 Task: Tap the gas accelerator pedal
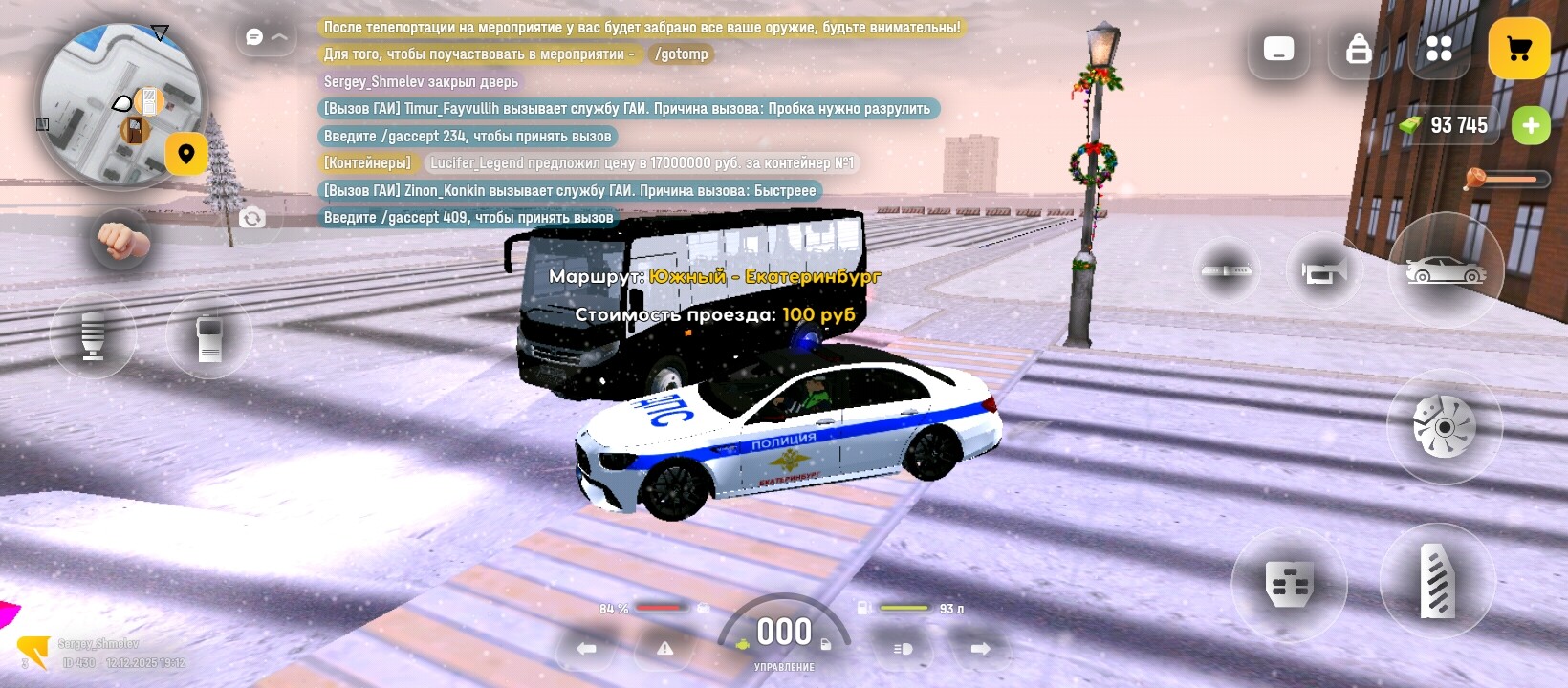tap(1436, 580)
